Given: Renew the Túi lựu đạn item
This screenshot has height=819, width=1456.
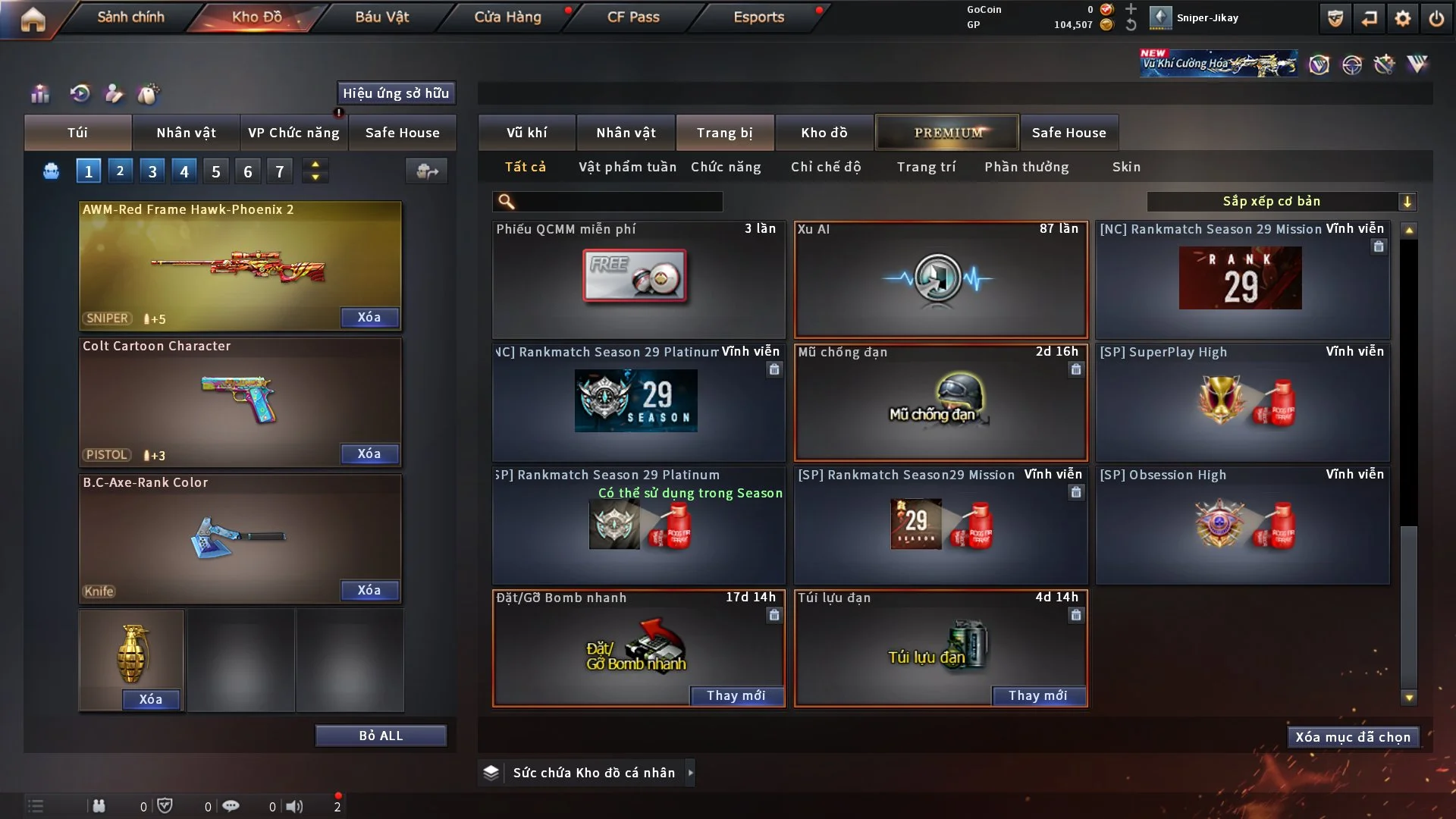Looking at the screenshot, I should pos(1037,695).
